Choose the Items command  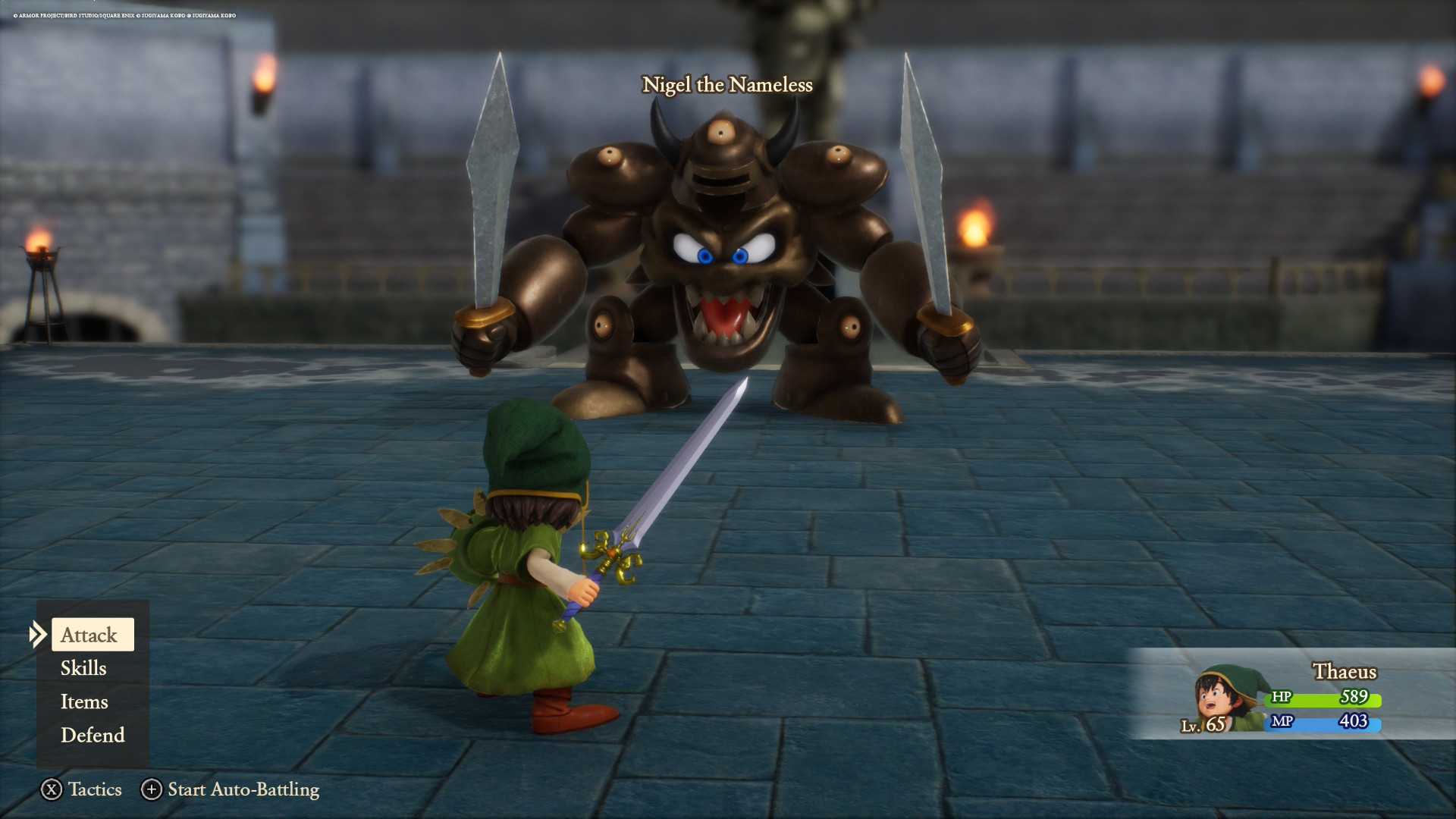click(84, 701)
